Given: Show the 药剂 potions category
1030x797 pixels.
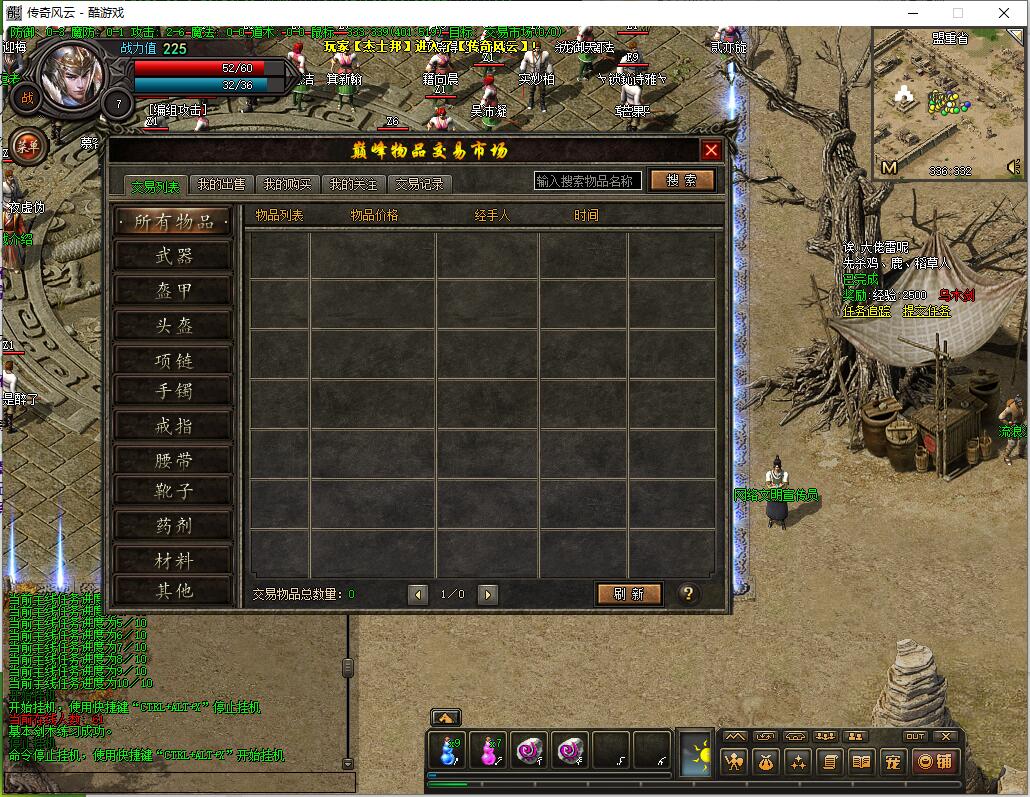Looking at the screenshot, I should point(174,526).
